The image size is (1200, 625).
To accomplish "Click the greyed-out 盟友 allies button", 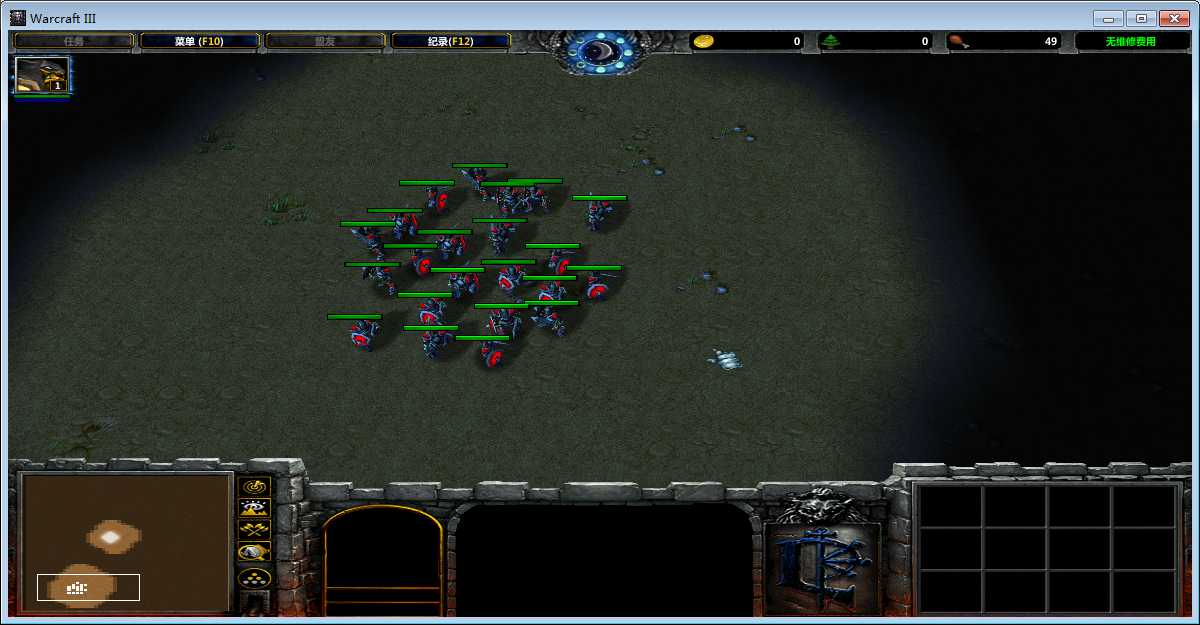I will point(325,41).
